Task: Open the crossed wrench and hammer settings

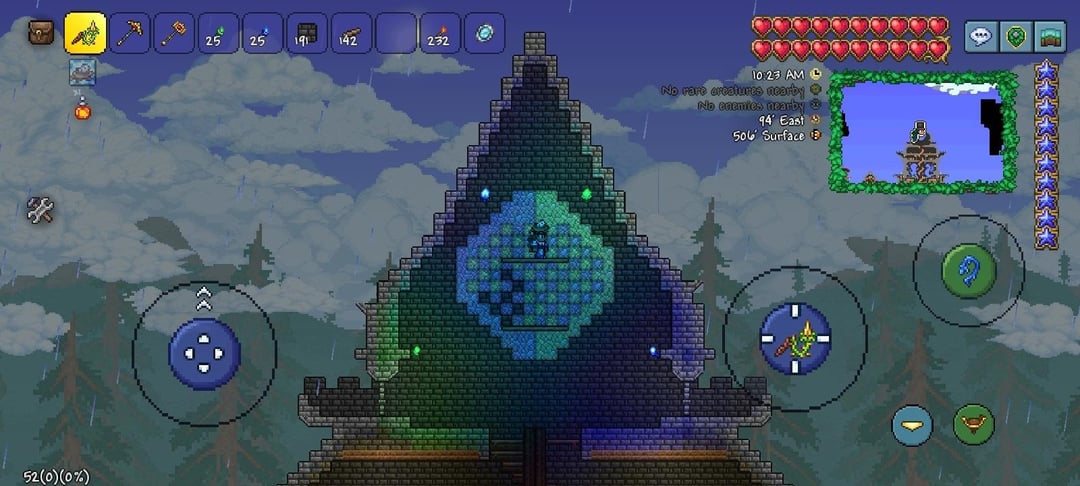Action: pyautogui.click(x=40, y=210)
